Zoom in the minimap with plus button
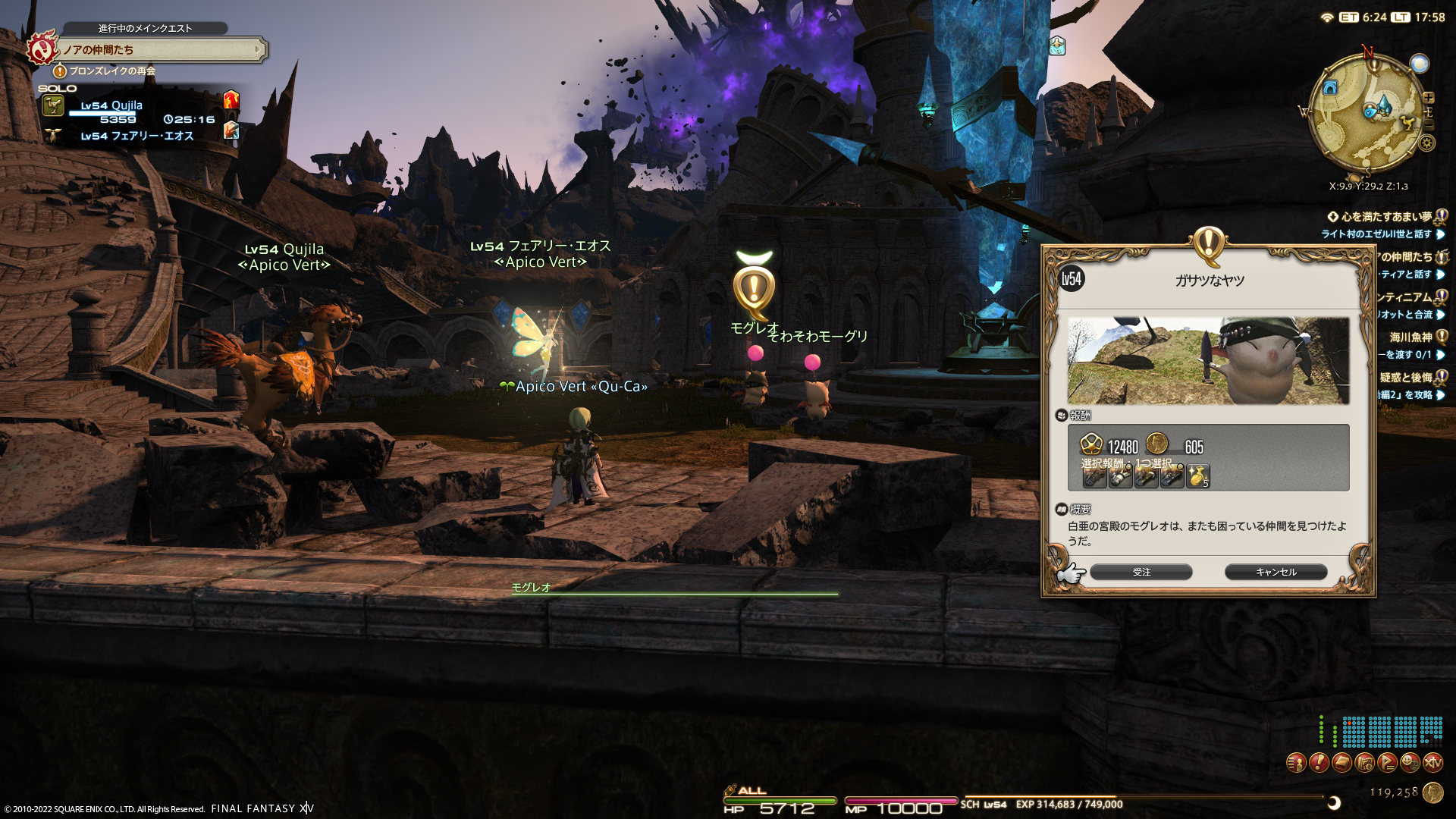The height and width of the screenshot is (819, 1456). tap(1429, 98)
